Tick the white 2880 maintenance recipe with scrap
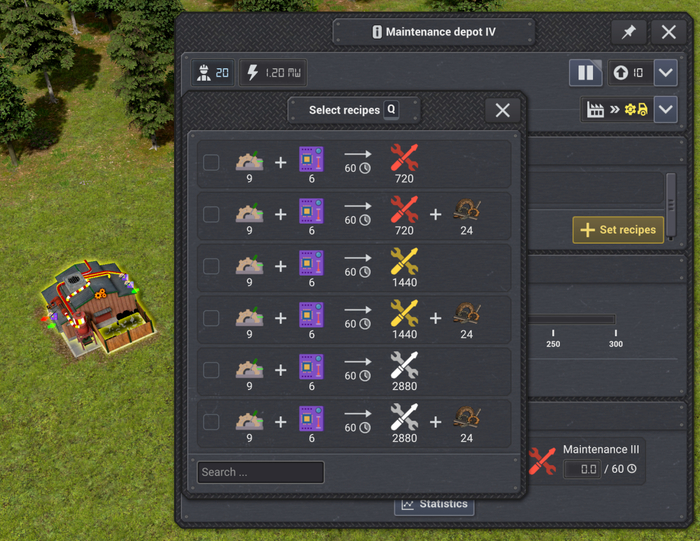Screen dimensions: 700x541 point(211,422)
